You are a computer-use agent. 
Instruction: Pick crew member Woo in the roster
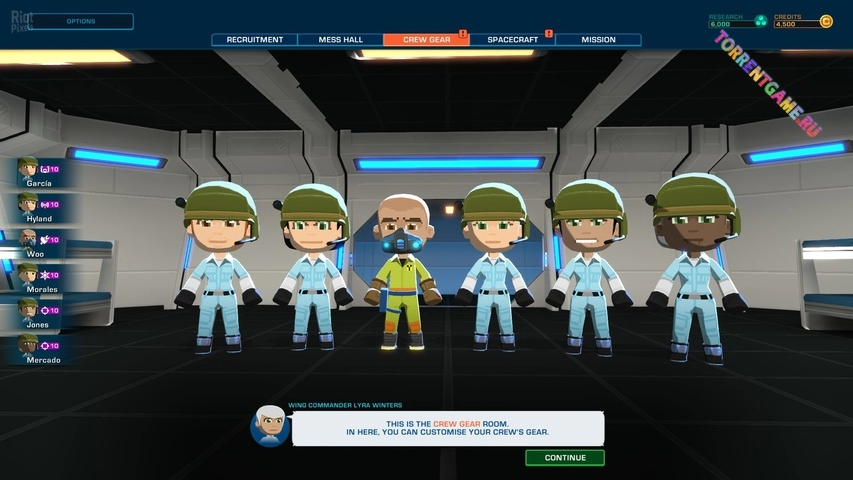coord(38,241)
